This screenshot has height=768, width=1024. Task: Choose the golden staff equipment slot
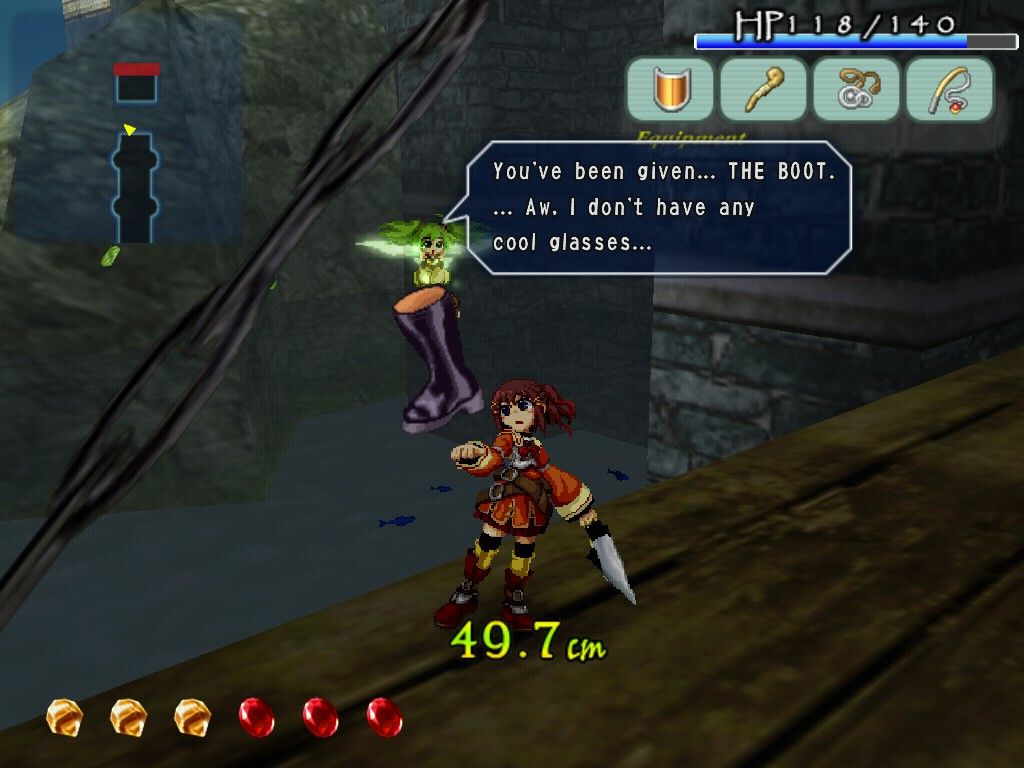coord(763,89)
